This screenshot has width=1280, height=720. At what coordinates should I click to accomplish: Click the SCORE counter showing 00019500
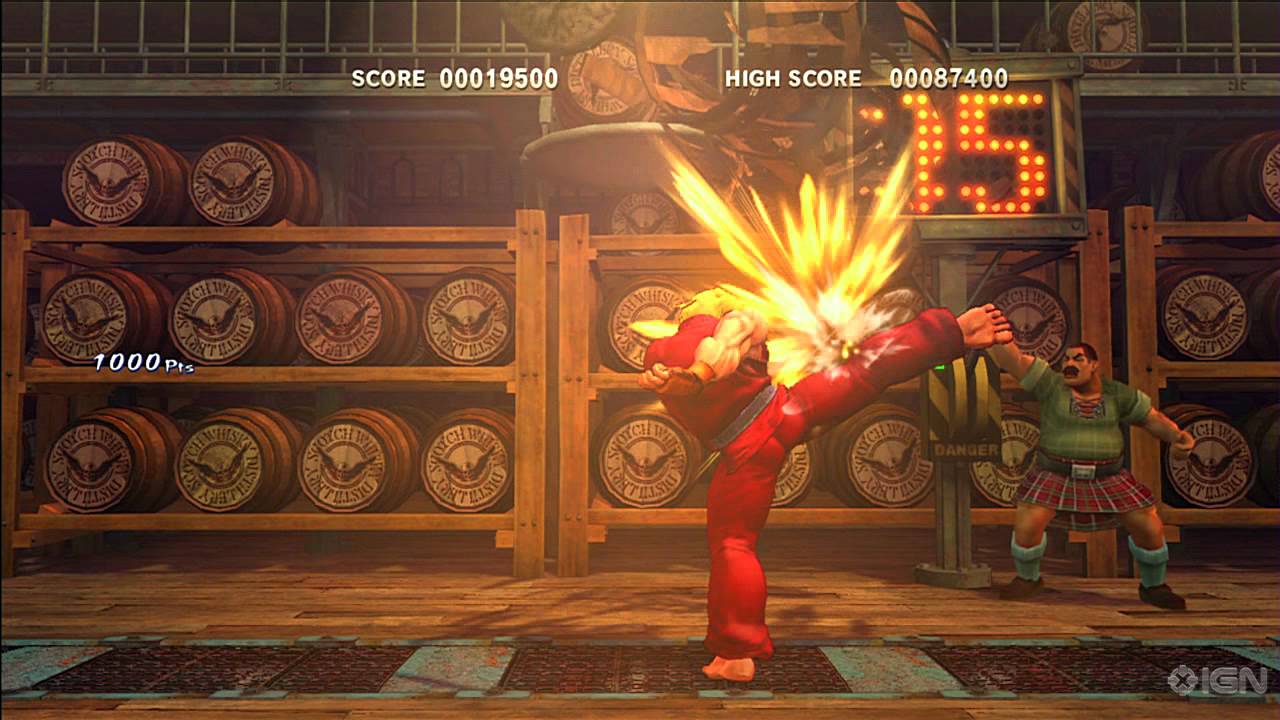pos(455,76)
